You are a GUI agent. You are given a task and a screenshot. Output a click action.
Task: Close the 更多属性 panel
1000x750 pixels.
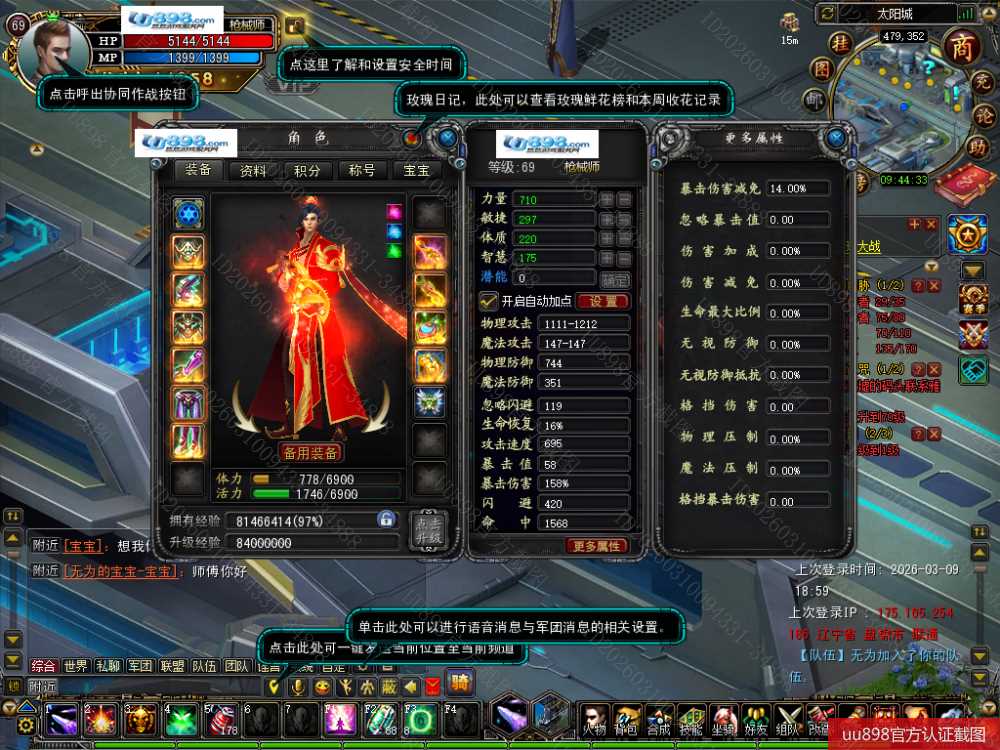(x=839, y=137)
